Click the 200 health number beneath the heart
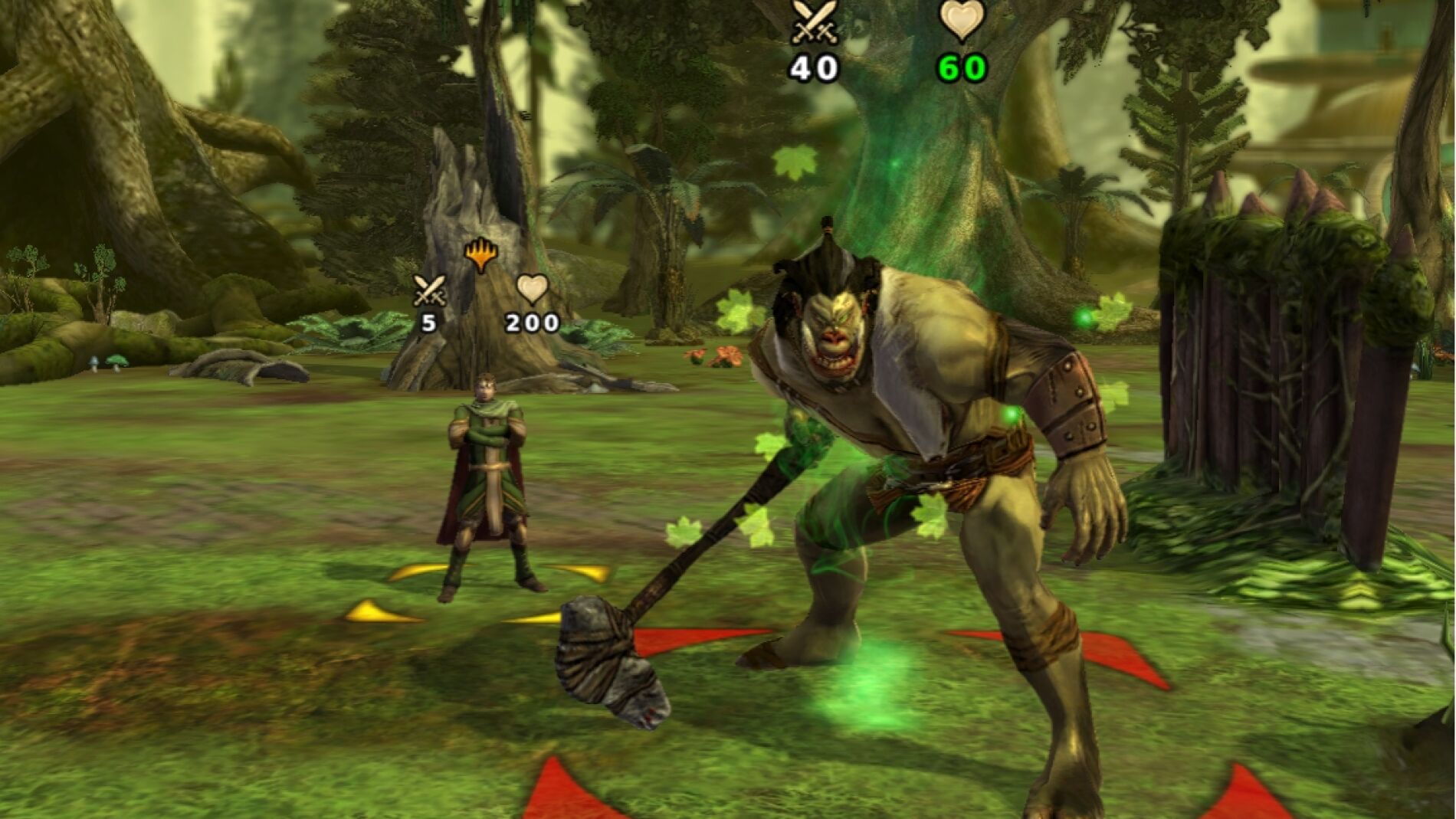 532,325
